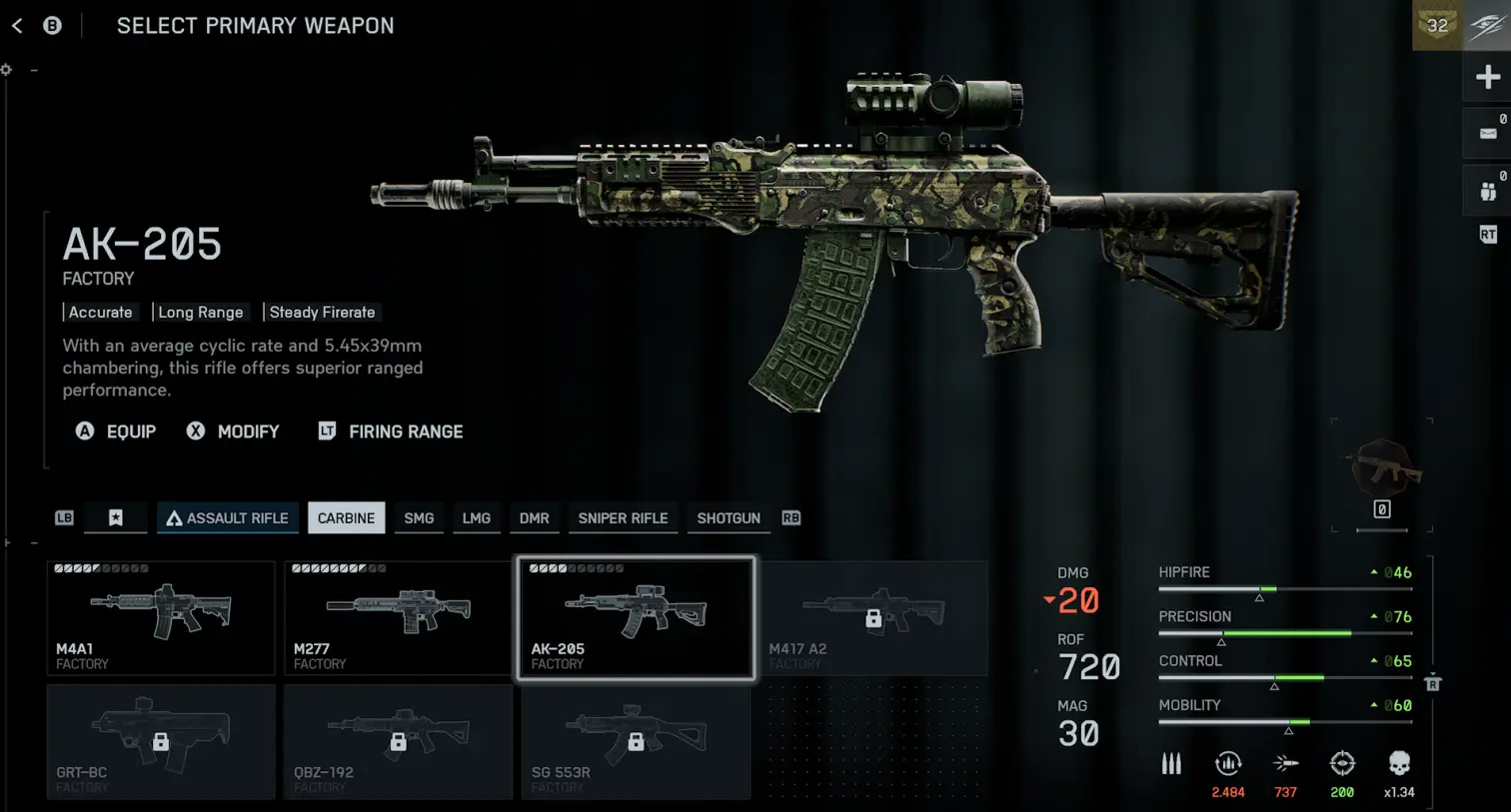Equip the AK-205 rifle

pyautogui.click(x=117, y=431)
